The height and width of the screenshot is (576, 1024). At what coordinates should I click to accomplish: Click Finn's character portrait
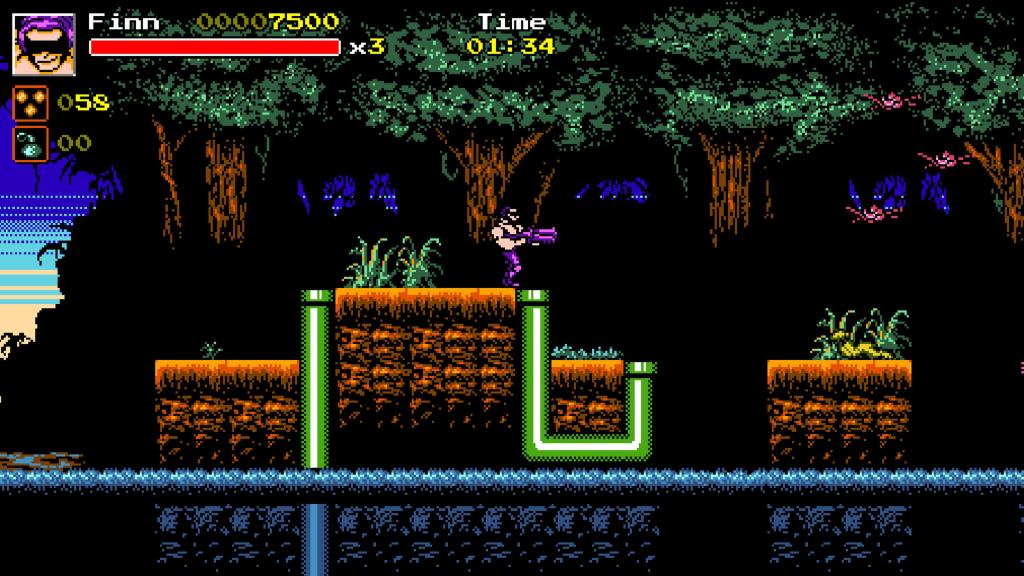point(43,44)
